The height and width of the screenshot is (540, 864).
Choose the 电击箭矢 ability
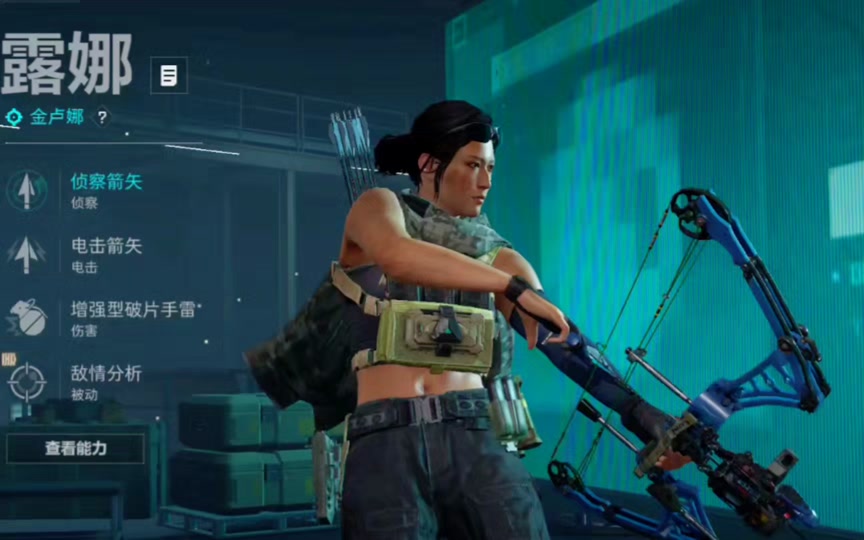point(106,253)
